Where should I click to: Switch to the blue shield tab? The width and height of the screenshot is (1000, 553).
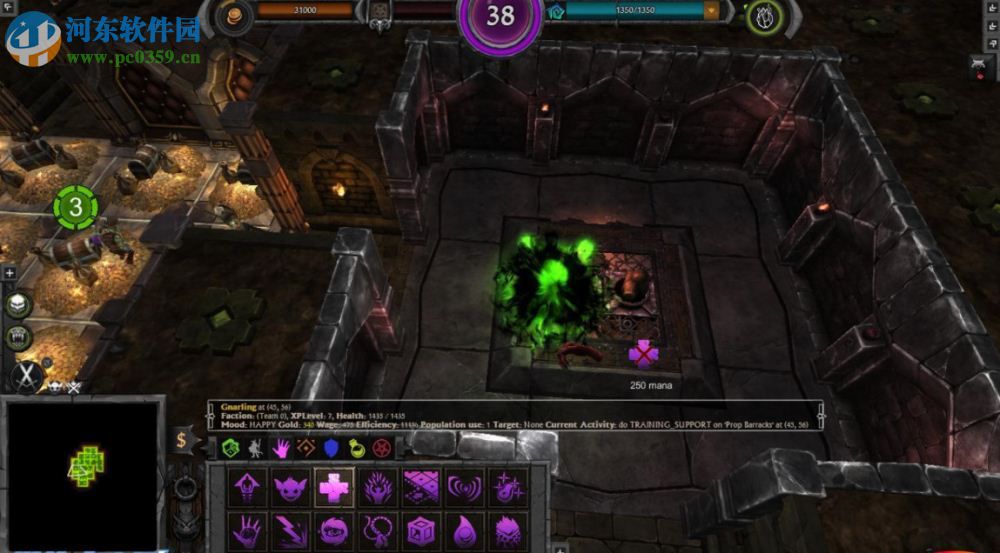332,447
